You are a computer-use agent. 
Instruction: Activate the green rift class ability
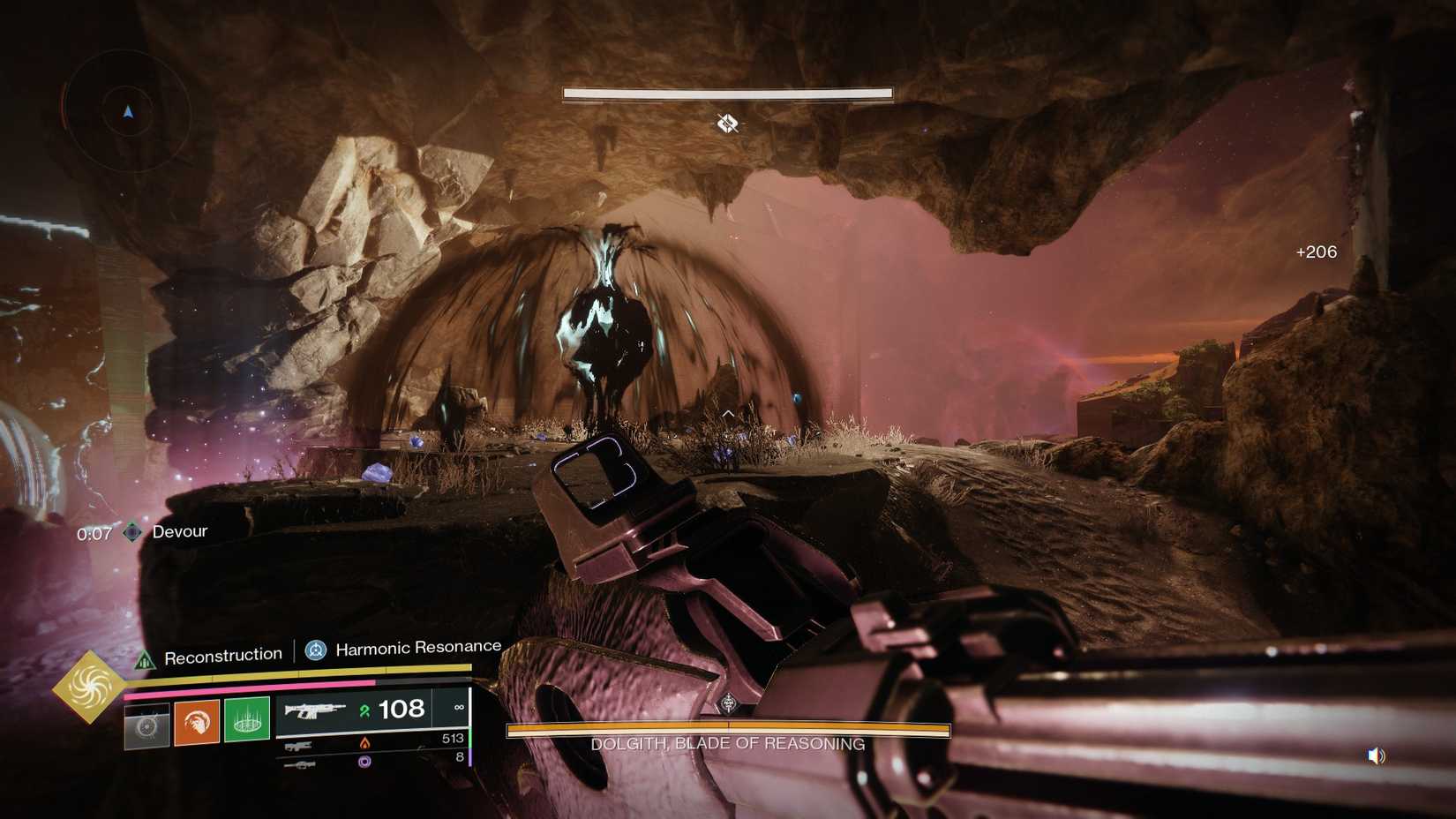click(247, 719)
